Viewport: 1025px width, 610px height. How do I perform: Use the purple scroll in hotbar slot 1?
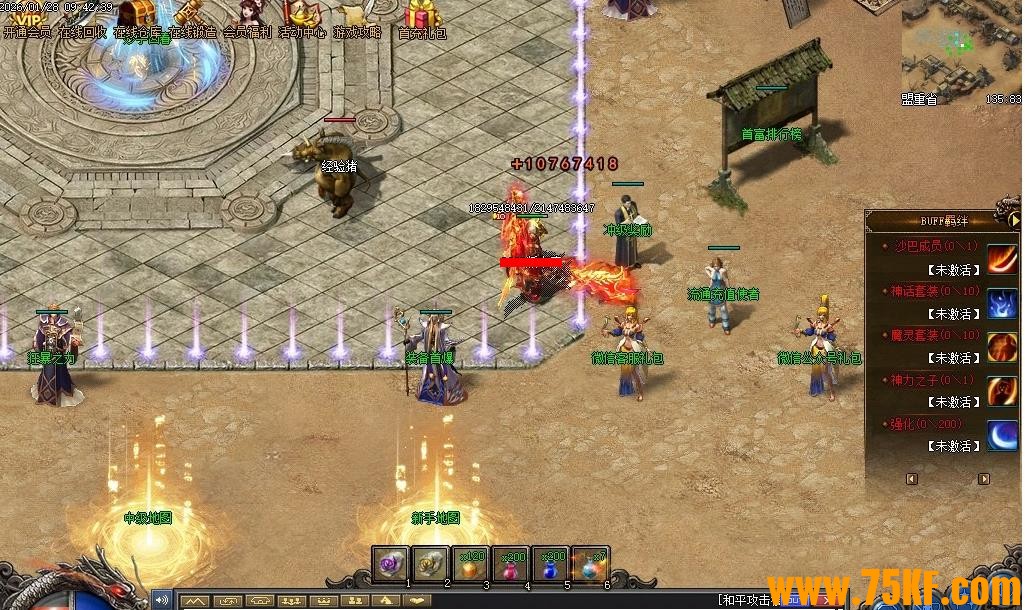coord(391,563)
